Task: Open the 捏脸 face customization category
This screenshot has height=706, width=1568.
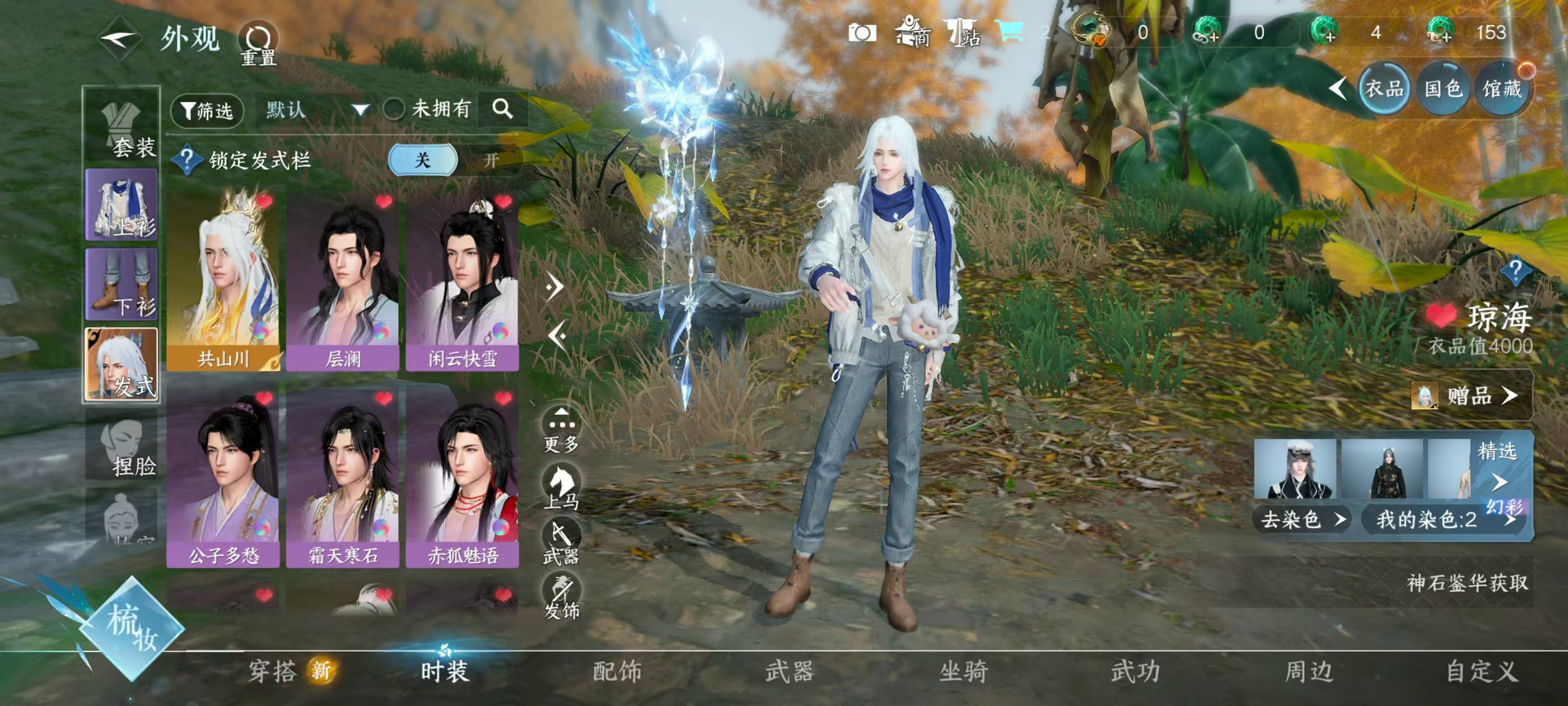Action: (x=122, y=445)
